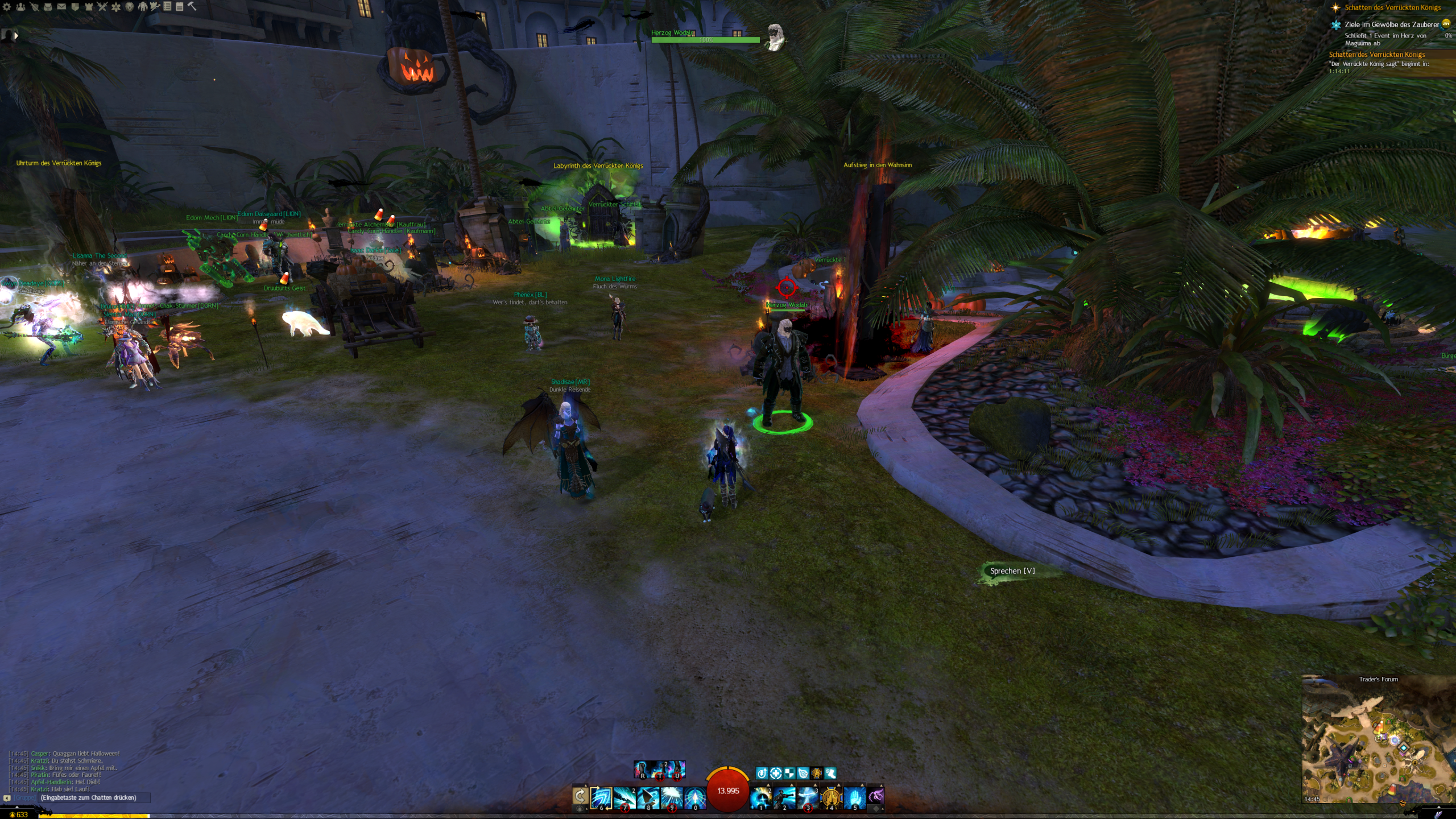
Task: Open the inventory bag icon
Action: (48, 7)
